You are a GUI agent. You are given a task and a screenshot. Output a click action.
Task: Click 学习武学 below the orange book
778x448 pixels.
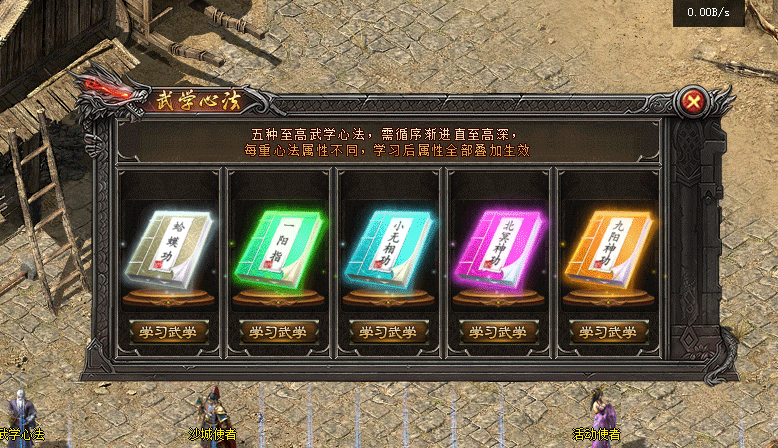[x=608, y=331]
